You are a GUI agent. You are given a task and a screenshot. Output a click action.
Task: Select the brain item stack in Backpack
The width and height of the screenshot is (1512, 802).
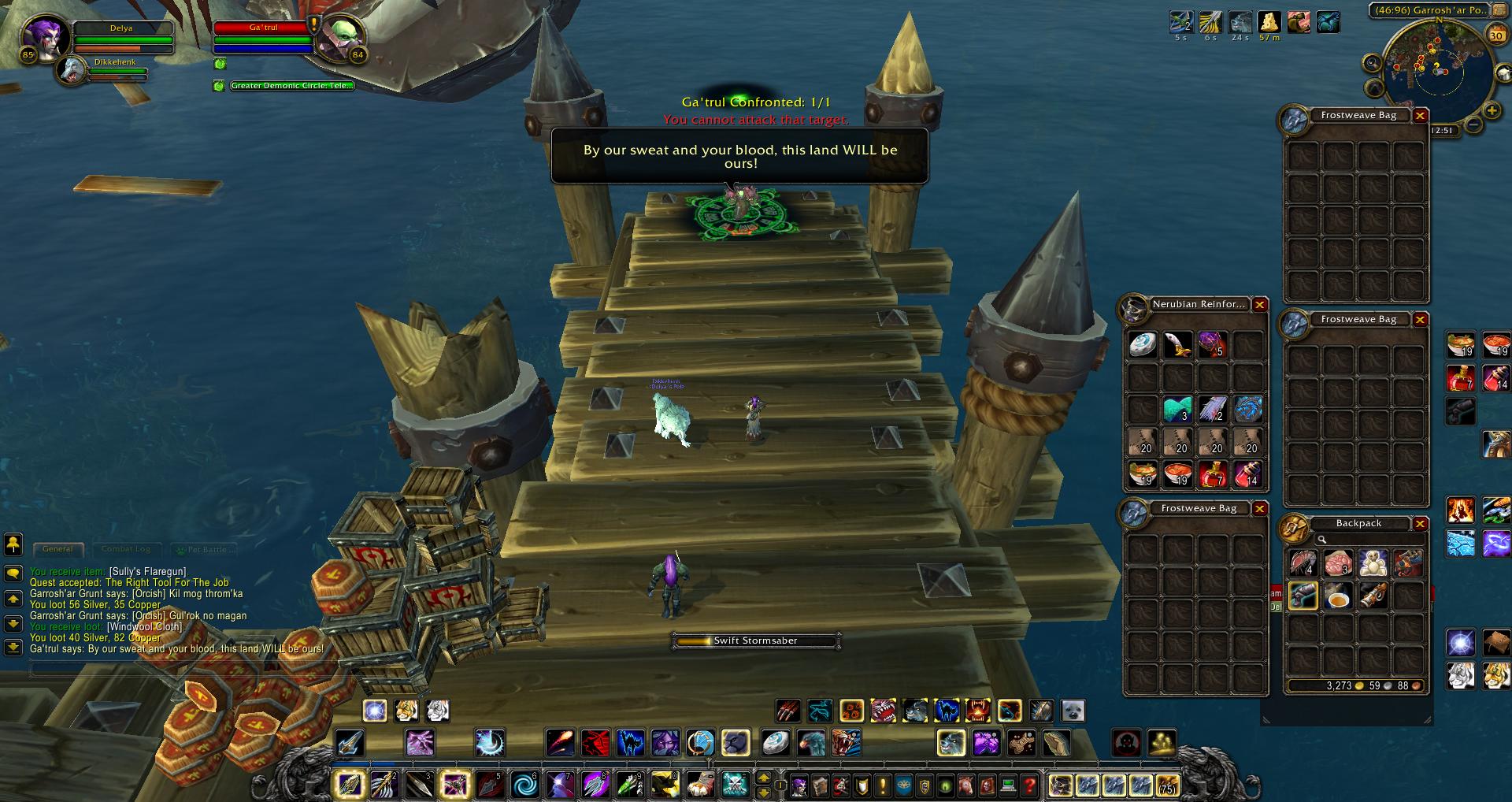click(1338, 563)
